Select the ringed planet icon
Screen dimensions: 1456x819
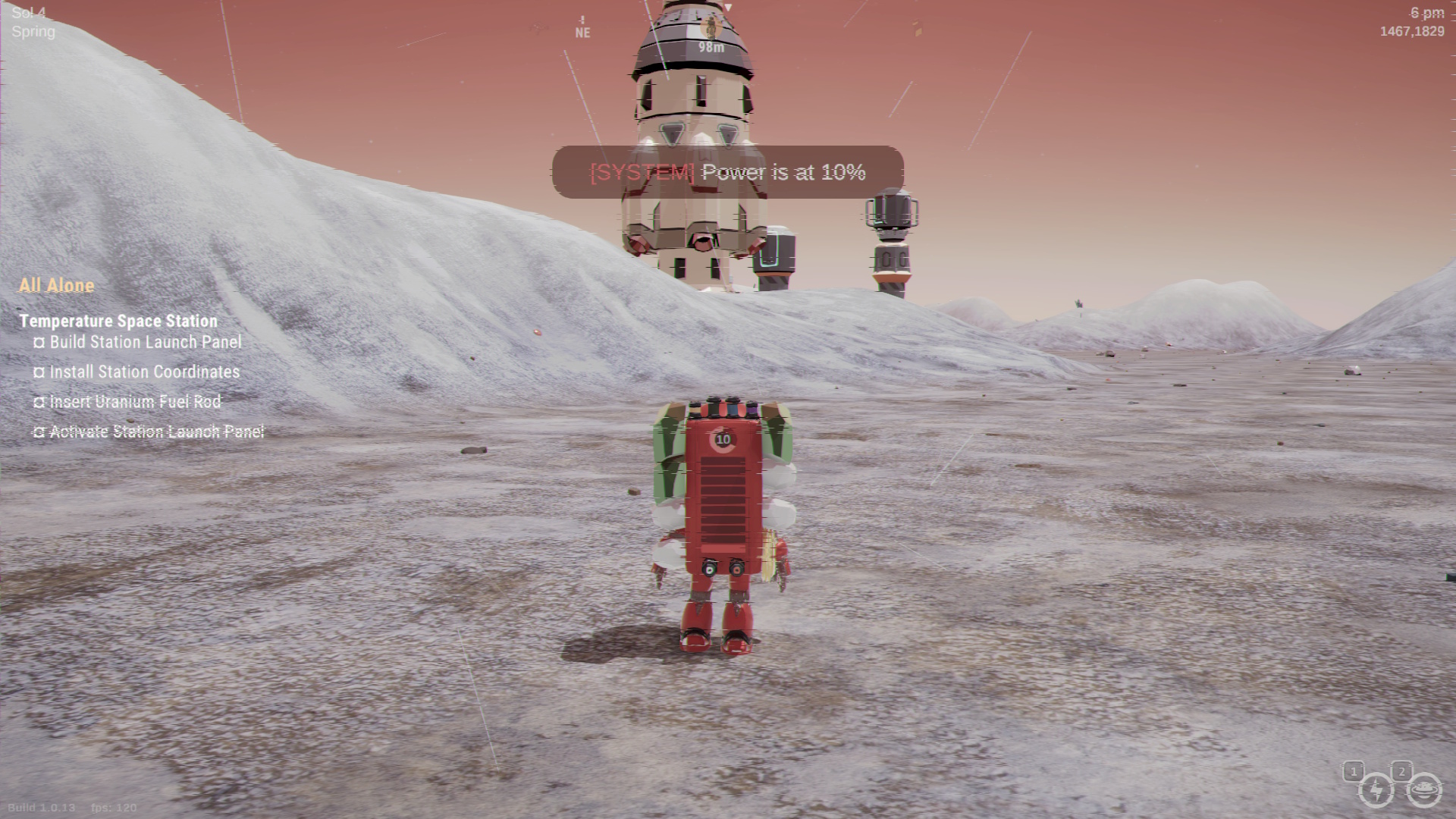(x=1423, y=791)
